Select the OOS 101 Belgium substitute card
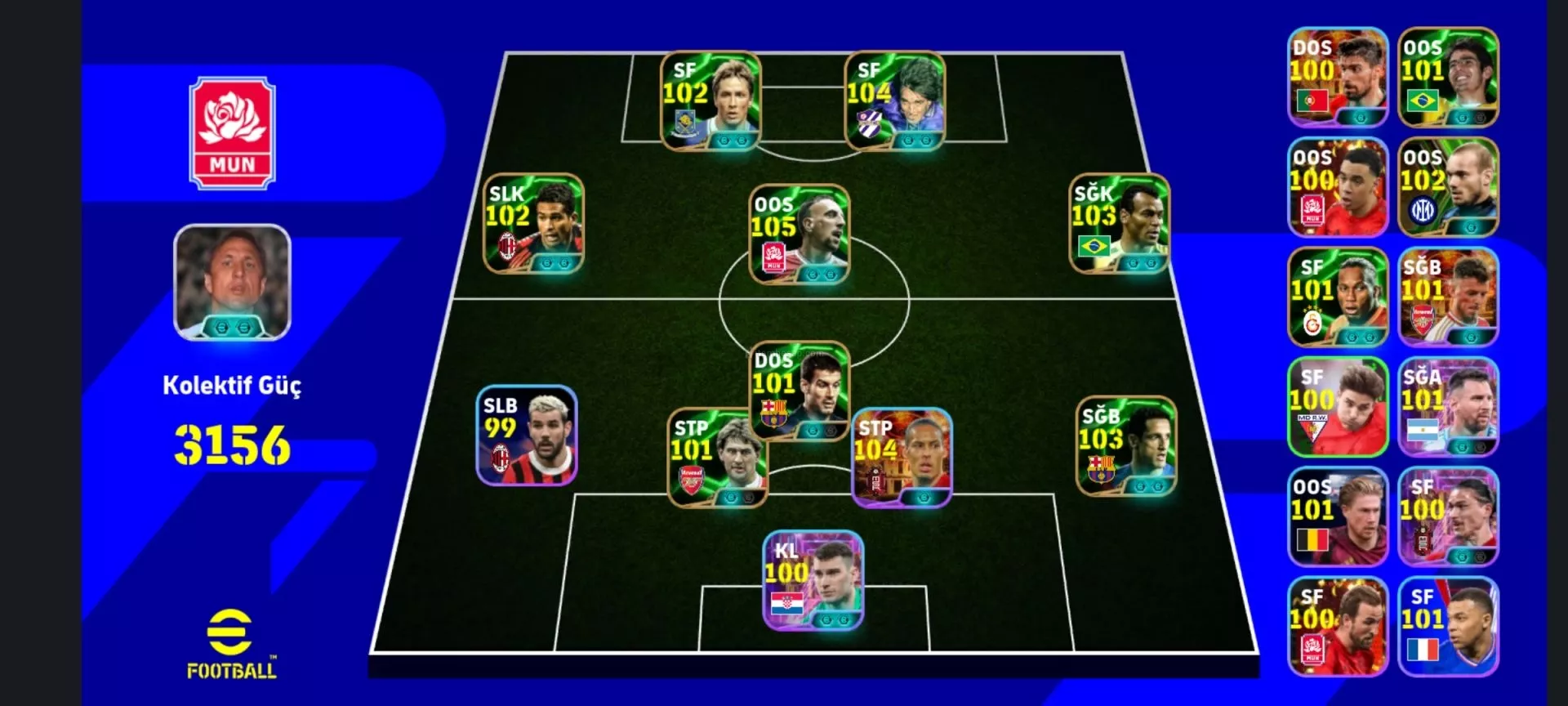Screen dimensions: 1568x706 coord(1337,517)
